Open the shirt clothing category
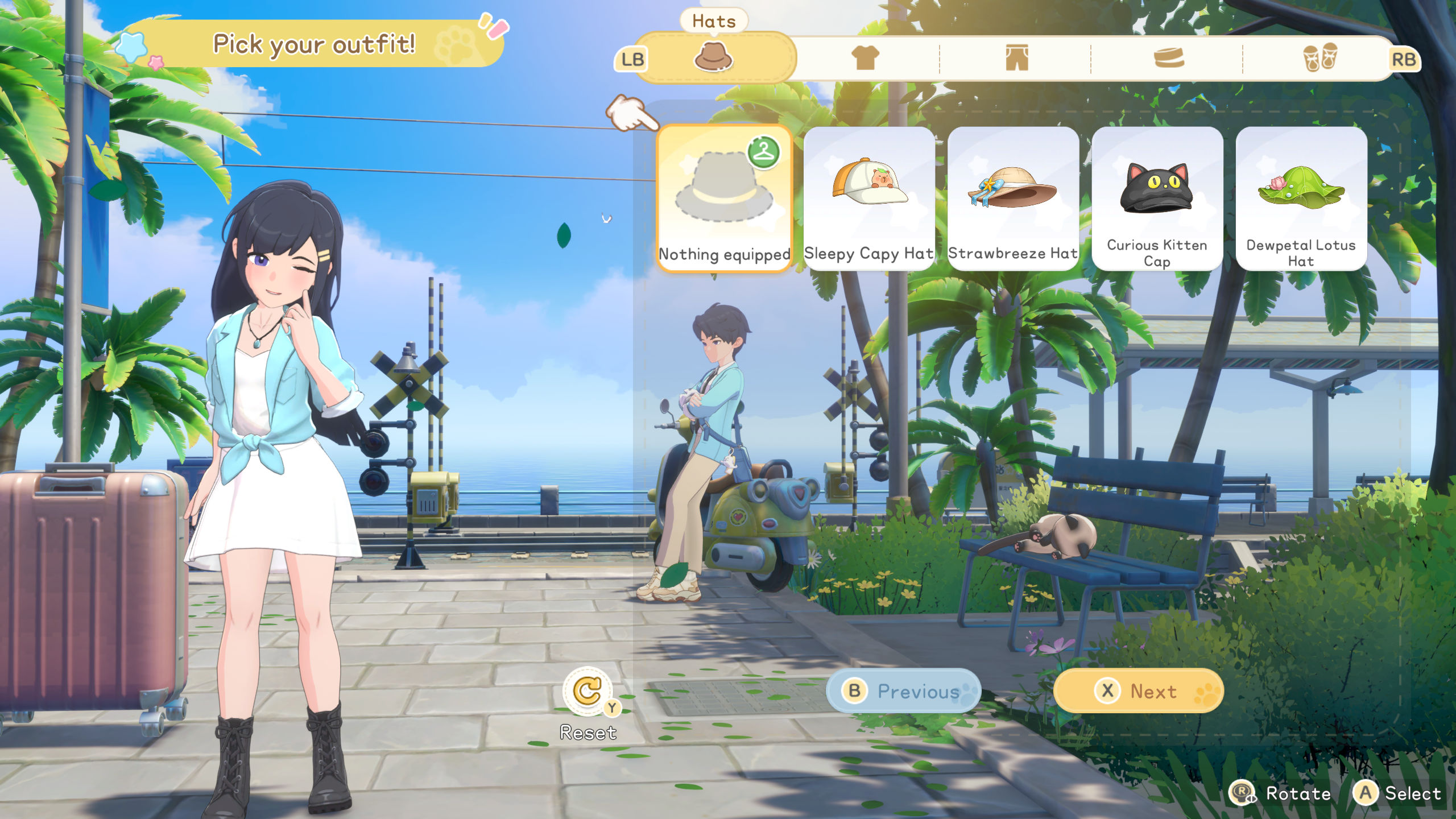 click(x=865, y=59)
